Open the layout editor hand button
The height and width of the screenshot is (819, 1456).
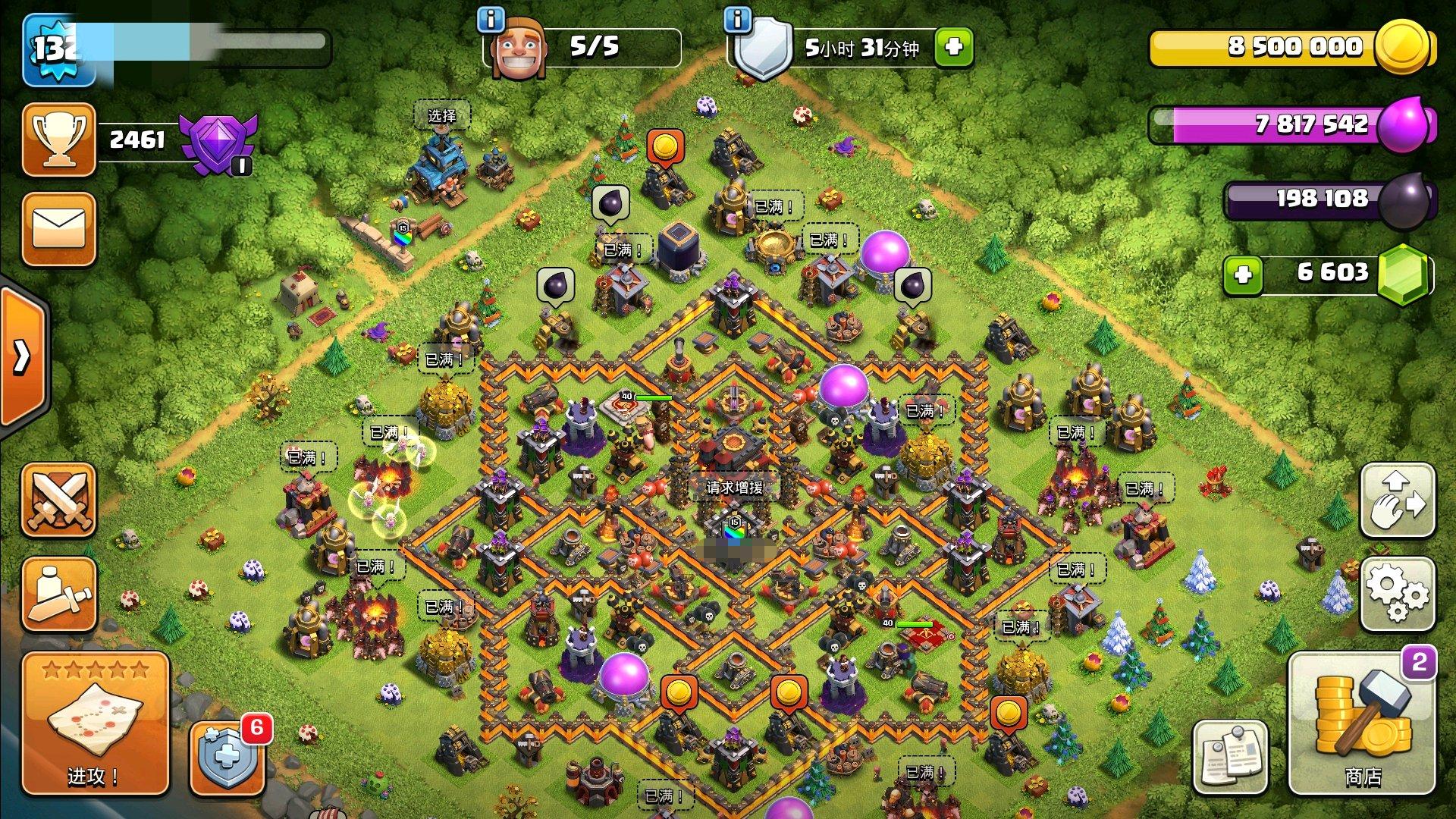click(1398, 500)
